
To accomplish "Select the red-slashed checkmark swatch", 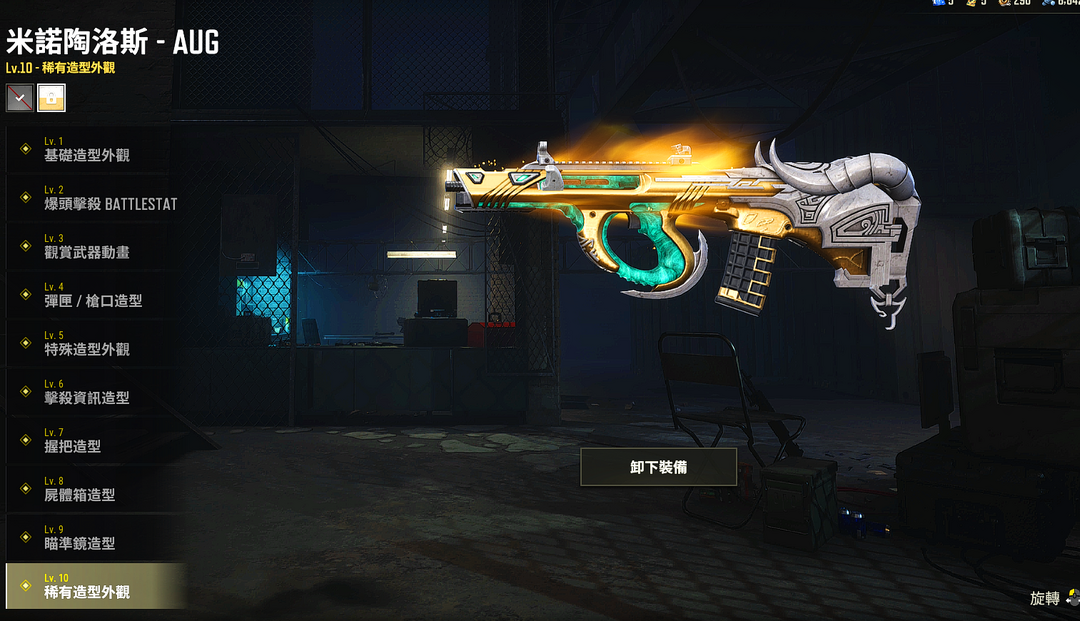I will click(x=20, y=98).
